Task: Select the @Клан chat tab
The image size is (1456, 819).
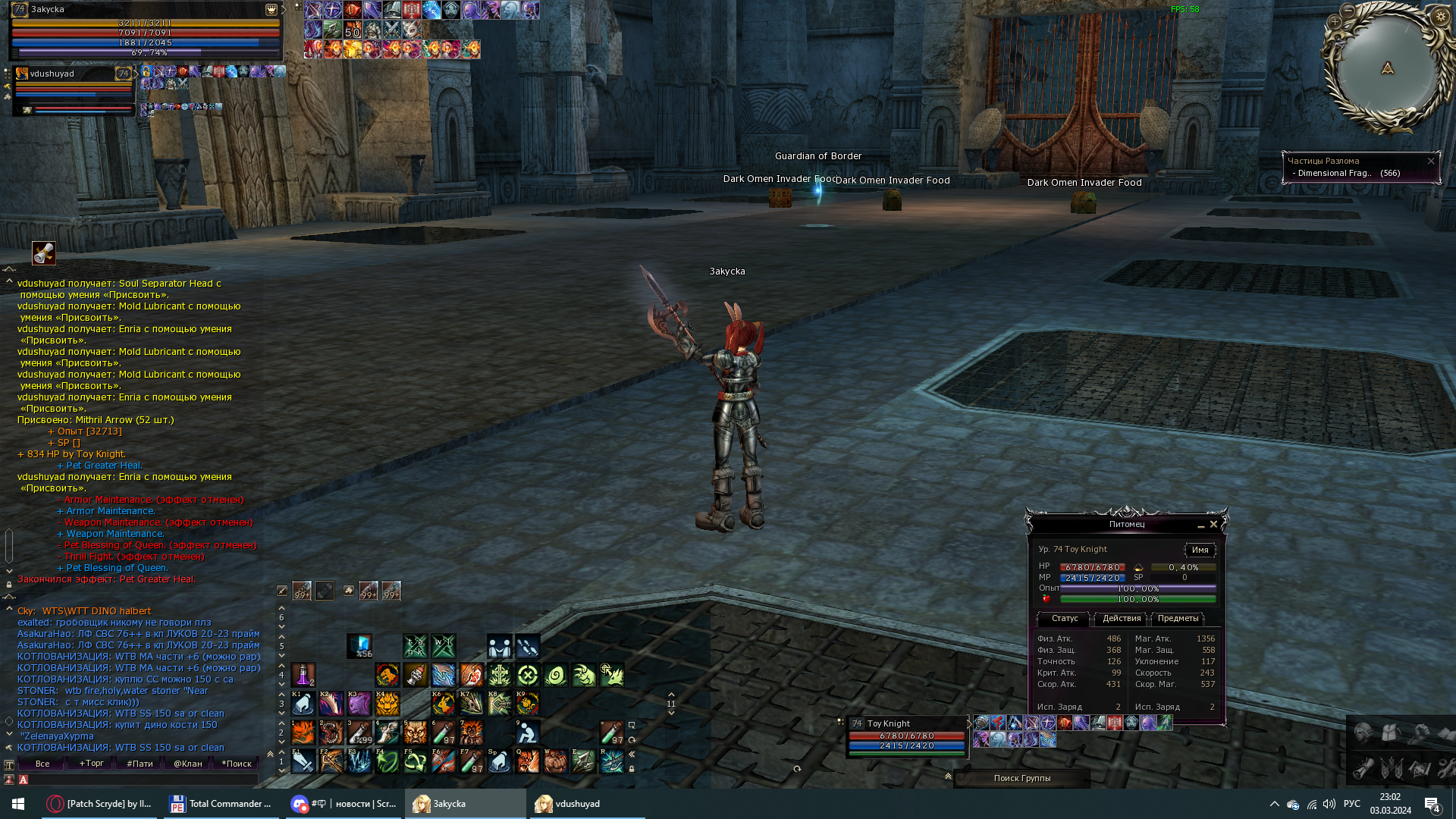Action: (187, 764)
